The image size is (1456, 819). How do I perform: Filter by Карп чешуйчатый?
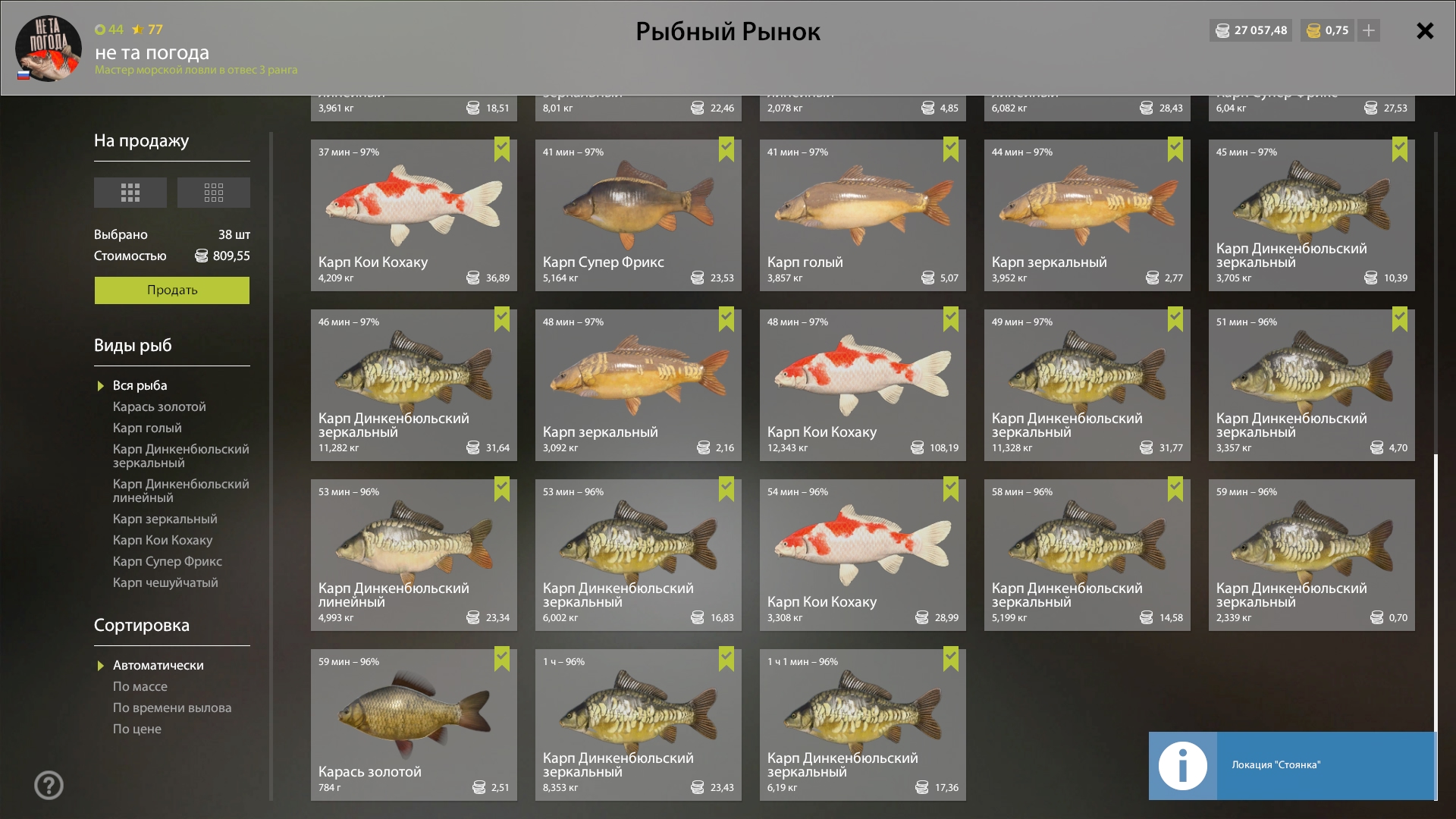(165, 583)
